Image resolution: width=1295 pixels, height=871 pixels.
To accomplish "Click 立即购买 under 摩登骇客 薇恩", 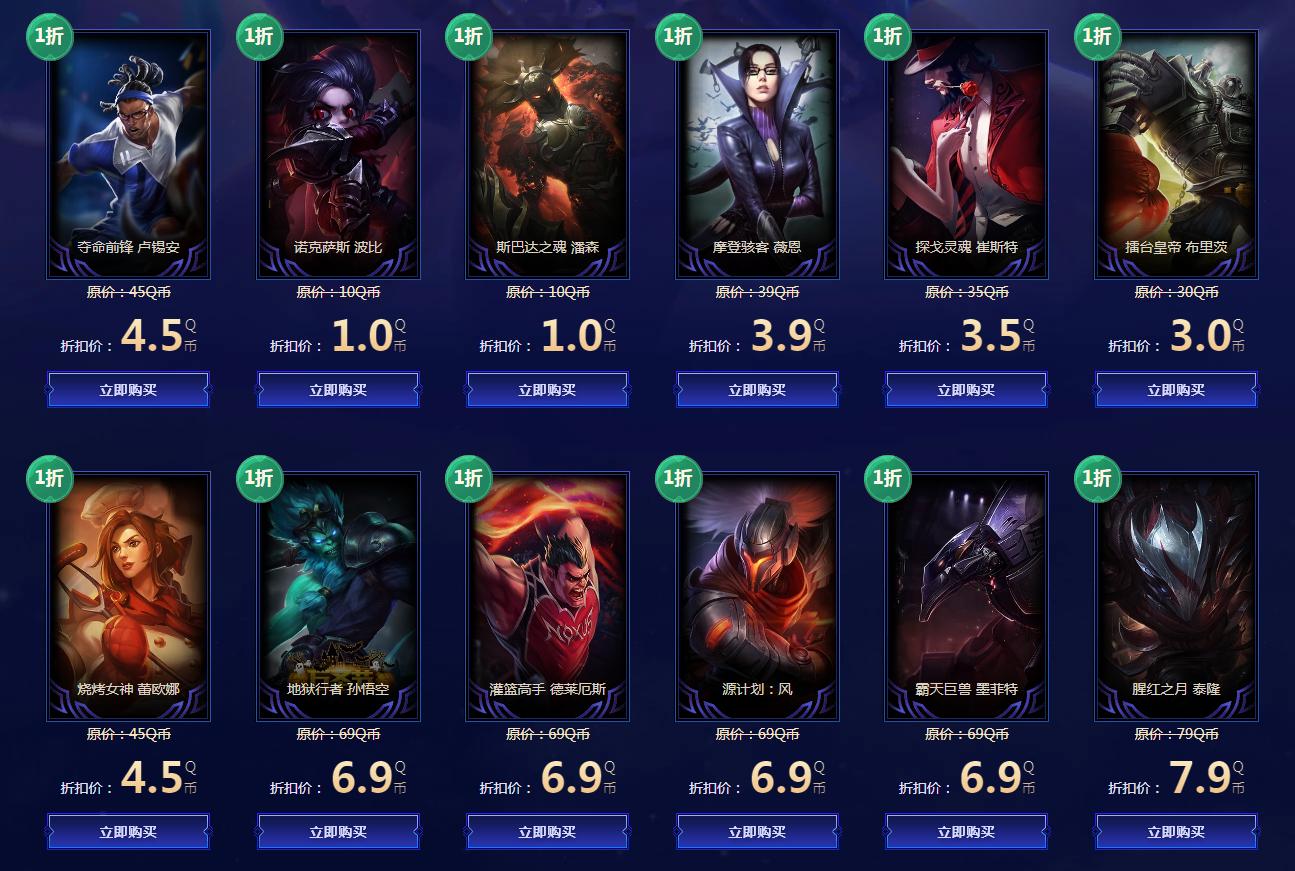I will pos(756,389).
